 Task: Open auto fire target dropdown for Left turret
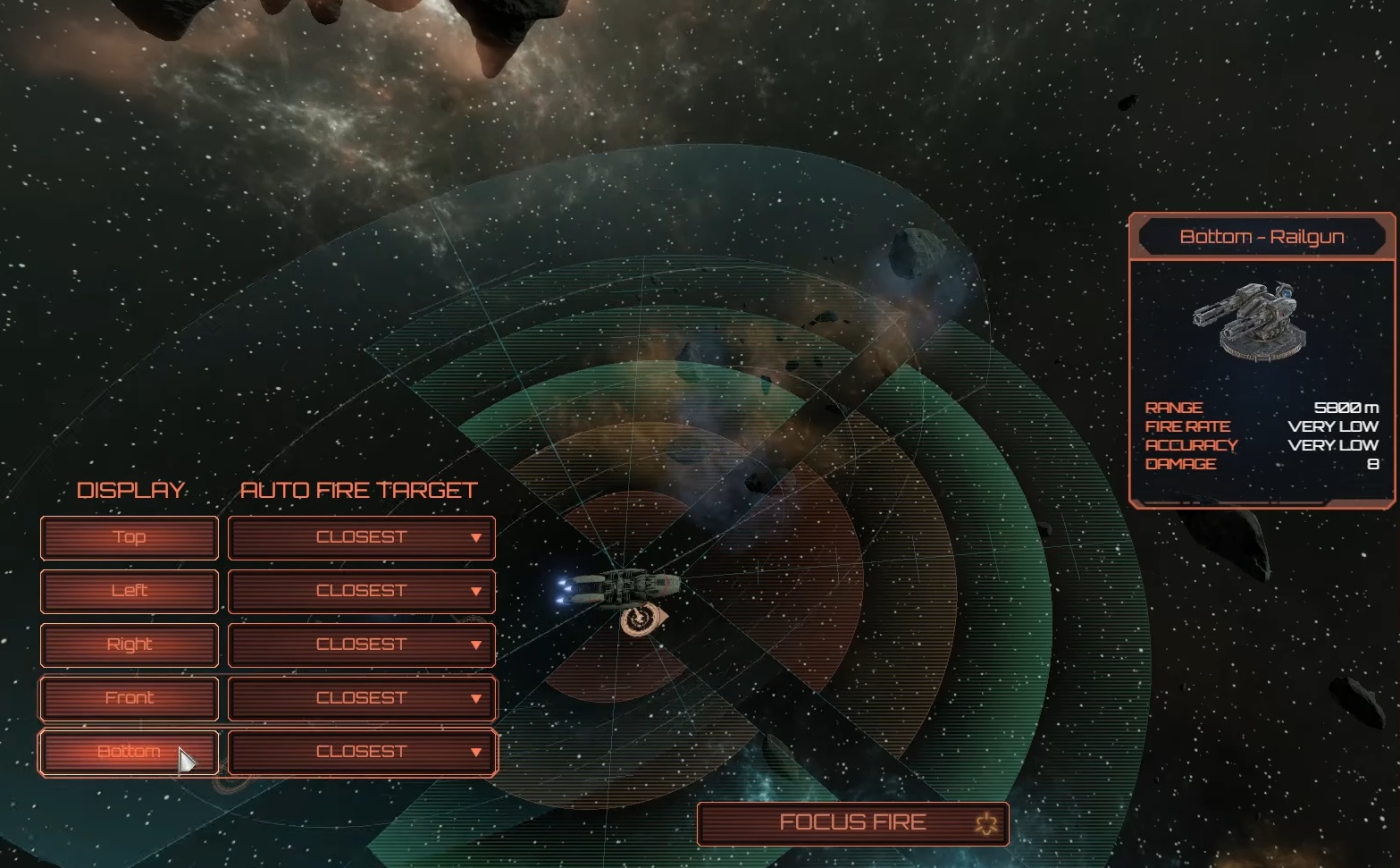coord(362,591)
